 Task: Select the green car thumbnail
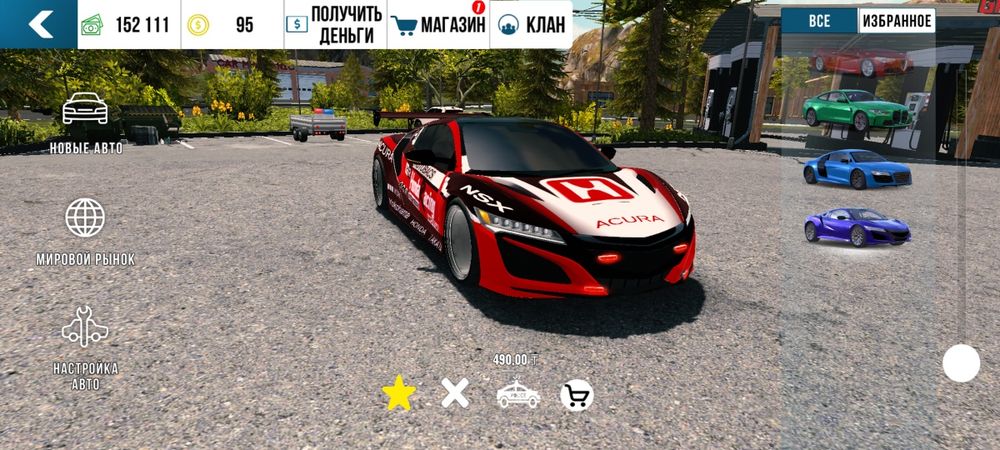point(857,108)
